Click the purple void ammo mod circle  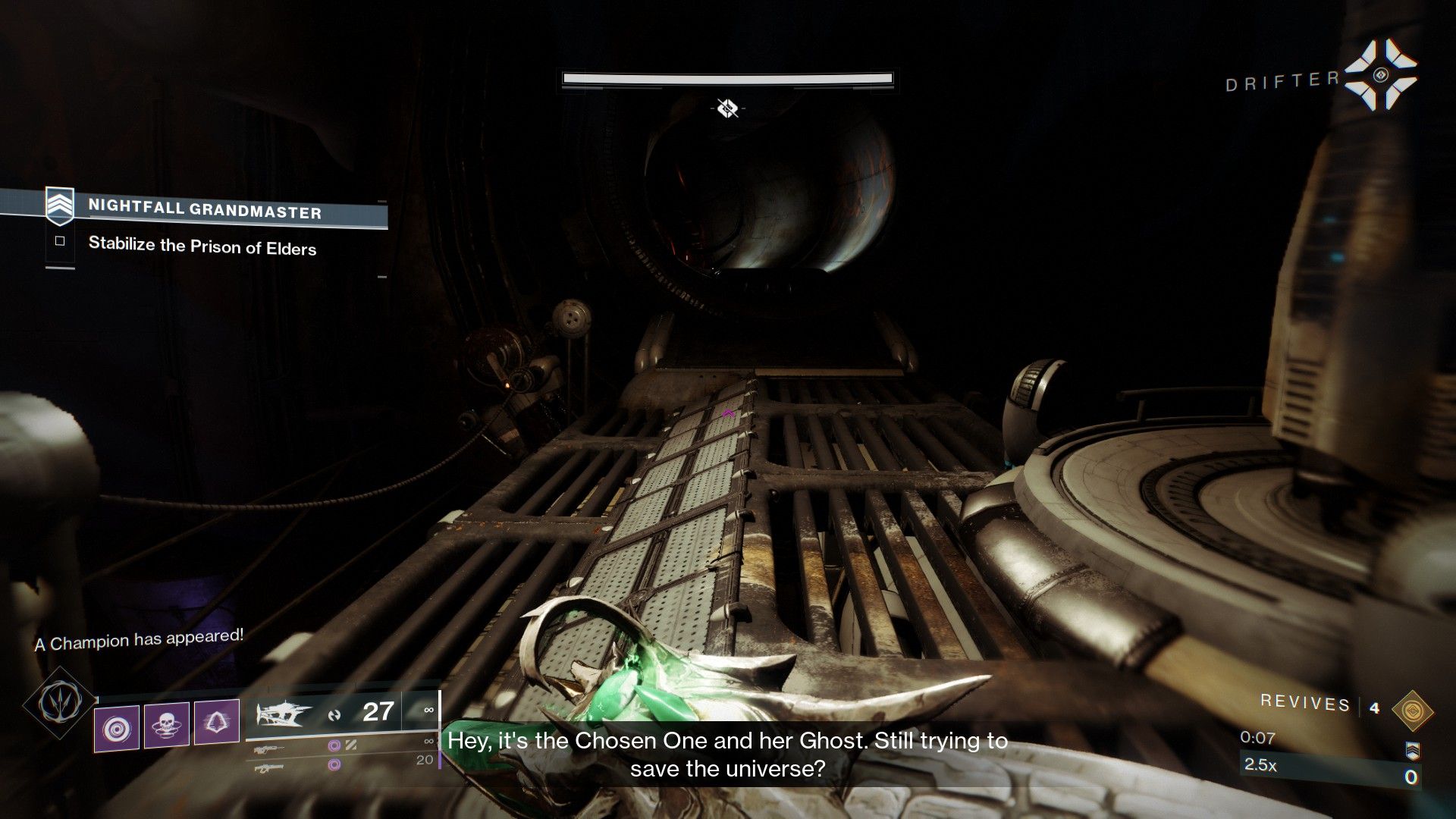[x=334, y=747]
